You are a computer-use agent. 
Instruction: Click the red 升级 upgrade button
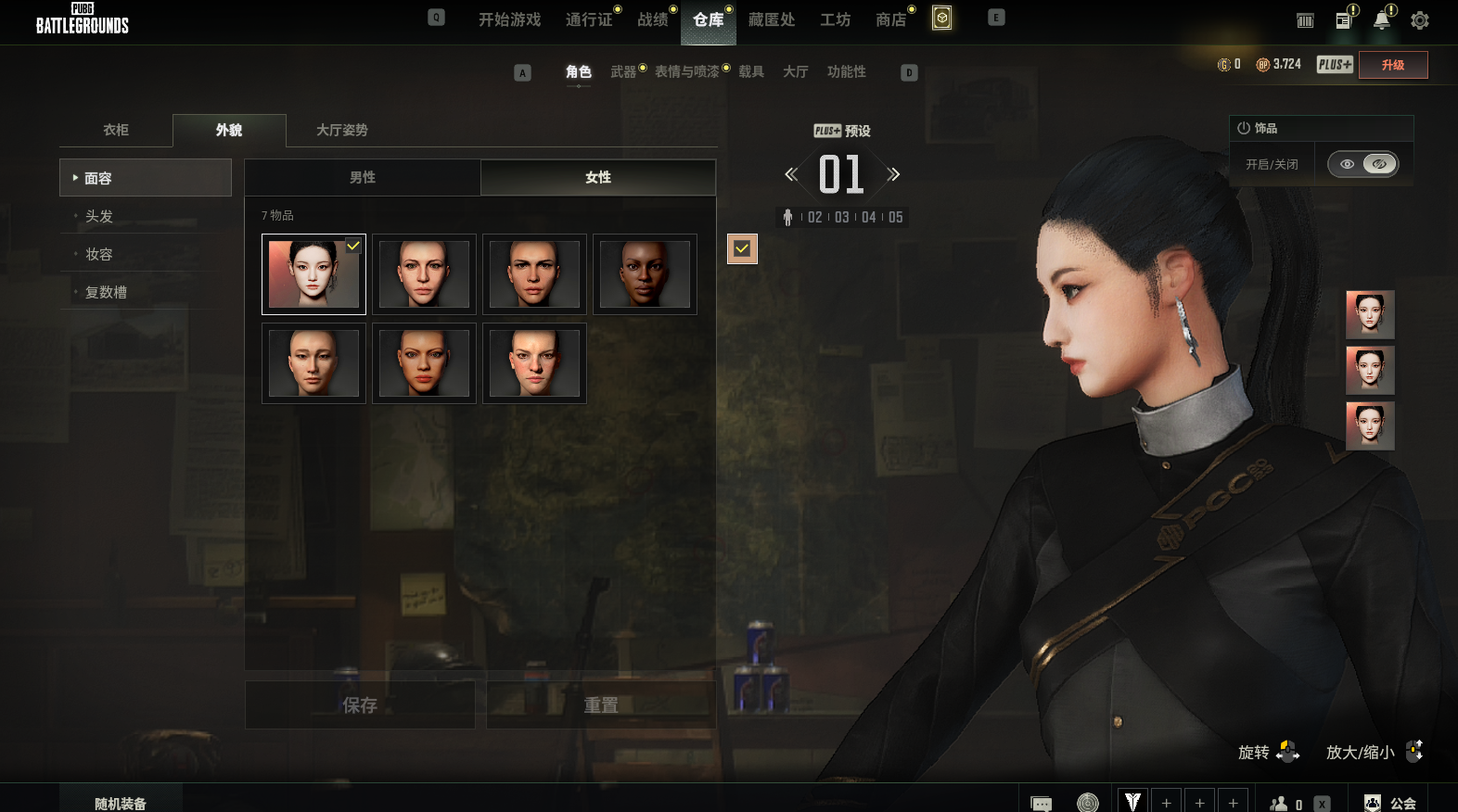pyautogui.click(x=1392, y=65)
